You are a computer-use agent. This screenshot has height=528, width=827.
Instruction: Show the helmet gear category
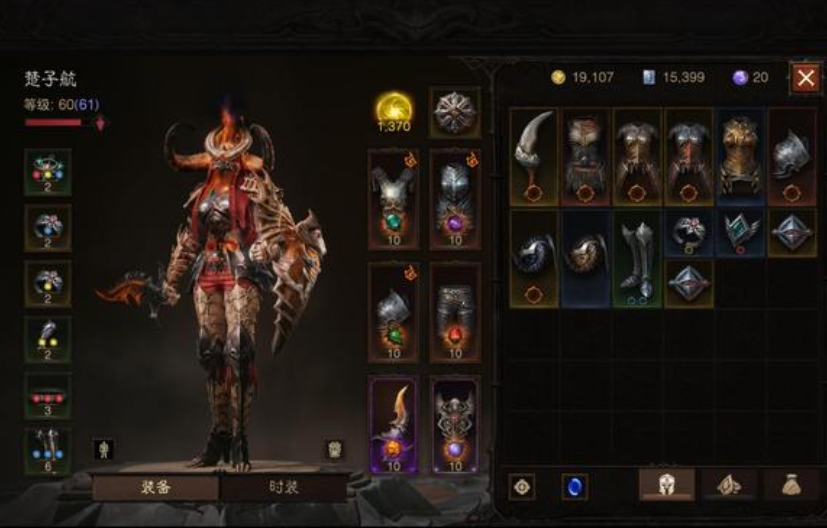(x=667, y=485)
